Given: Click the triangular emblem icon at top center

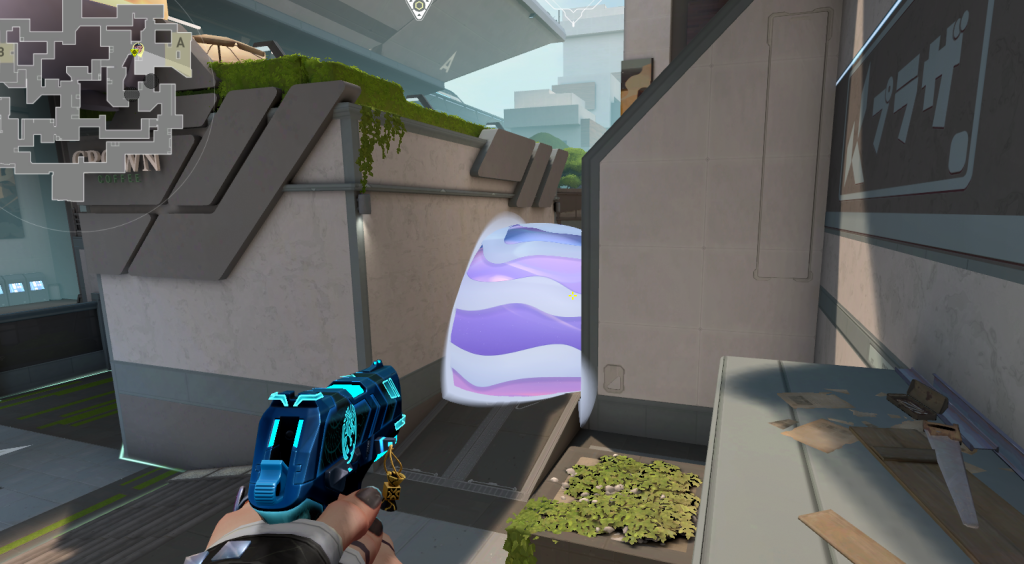Looking at the screenshot, I should (x=419, y=6).
